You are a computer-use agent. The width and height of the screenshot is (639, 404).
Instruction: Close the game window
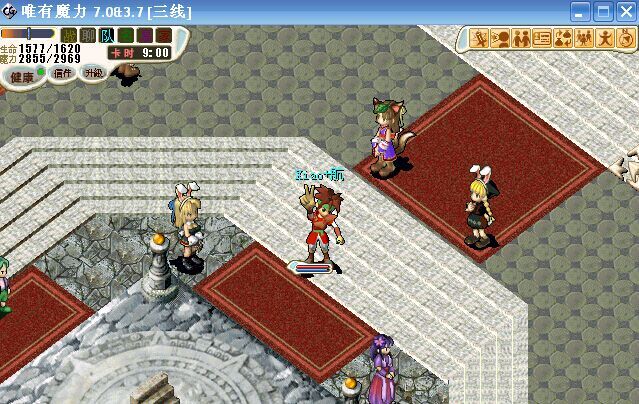[625, 11]
